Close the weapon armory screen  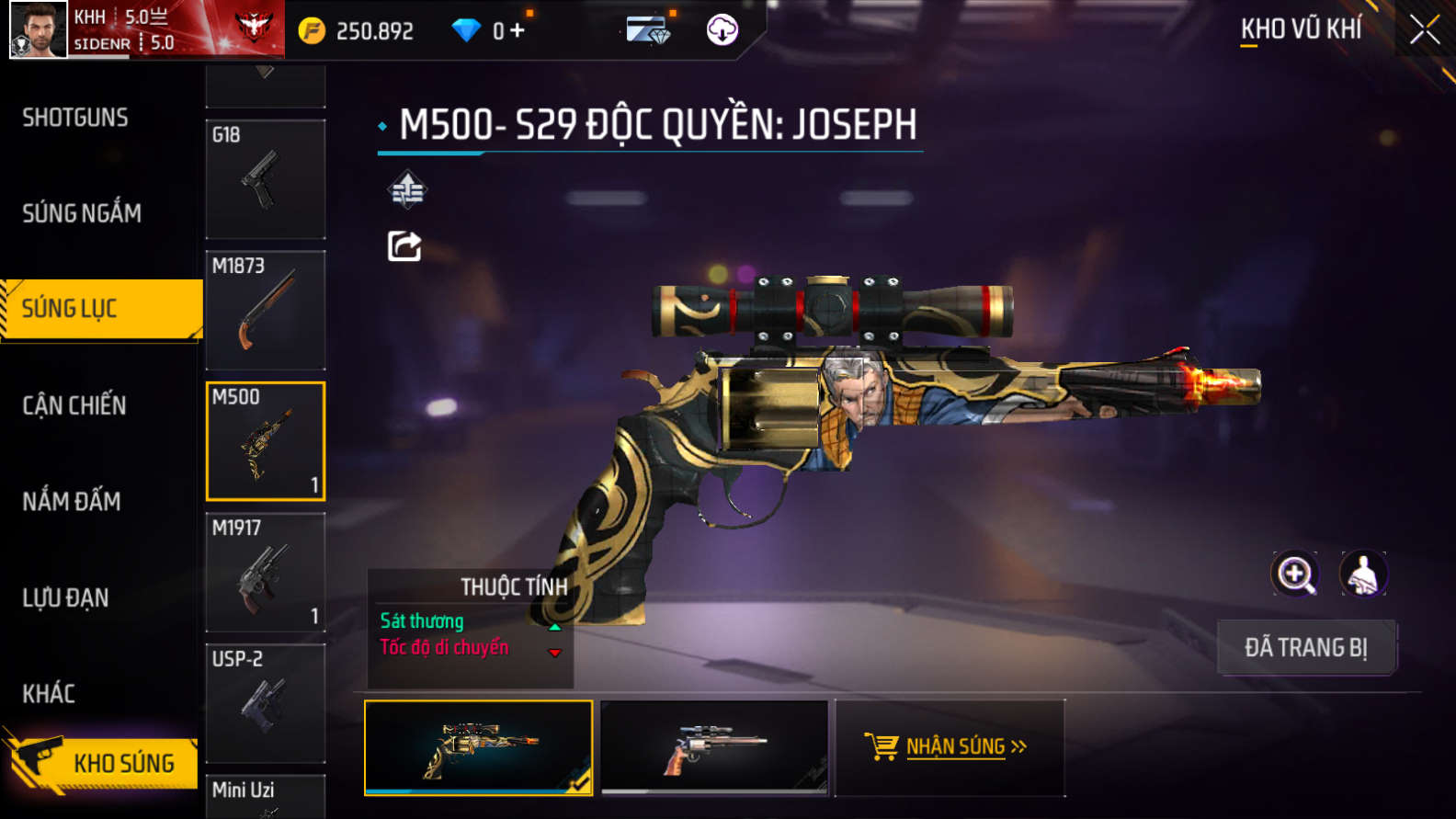1424,30
